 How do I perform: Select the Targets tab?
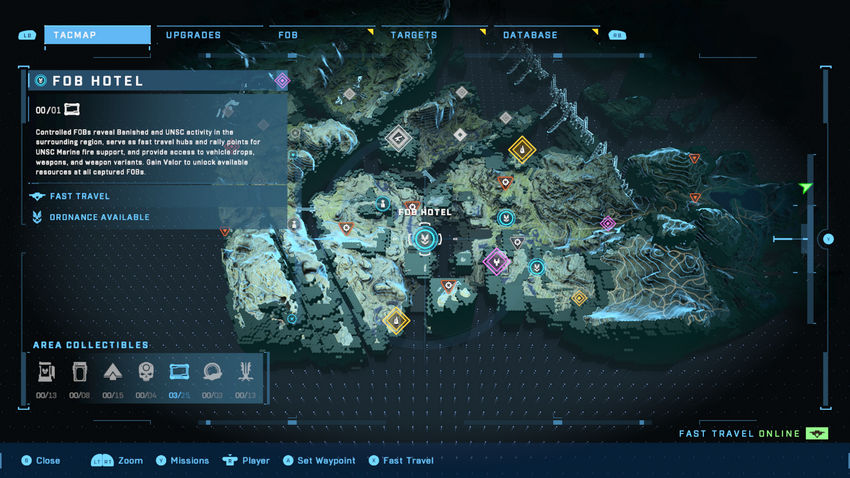tap(413, 35)
